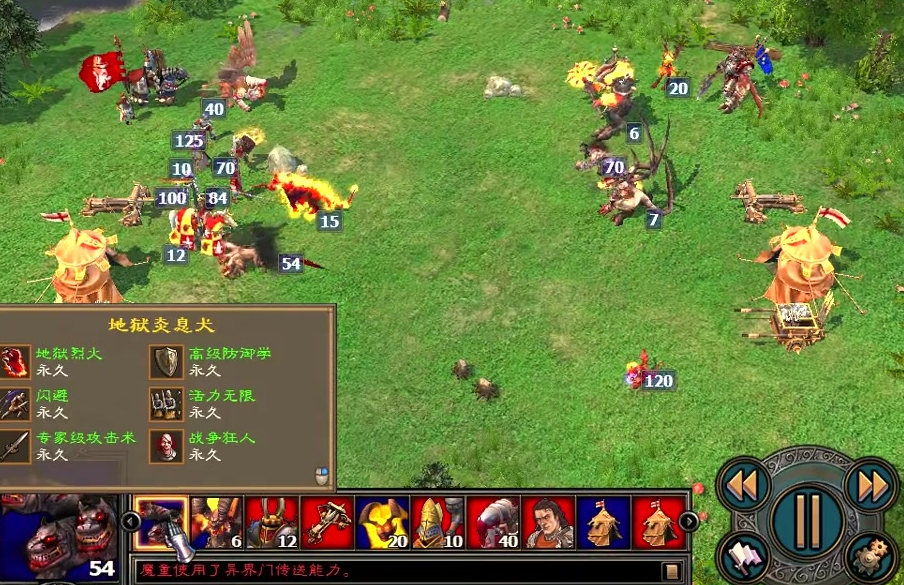The height and width of the screenshot is (585, 904).
Task: Select the horned red unit with count 12
Action: point(272,523)
